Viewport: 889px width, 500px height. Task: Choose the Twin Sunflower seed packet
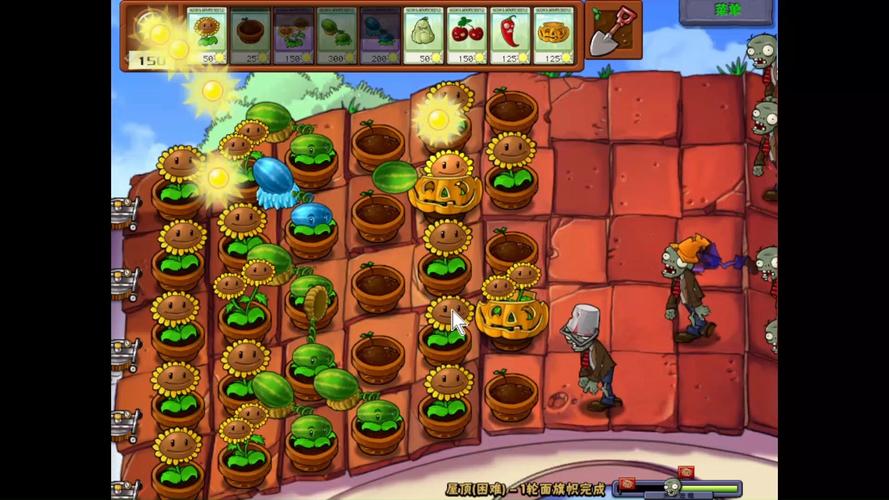tap(293, 36)
